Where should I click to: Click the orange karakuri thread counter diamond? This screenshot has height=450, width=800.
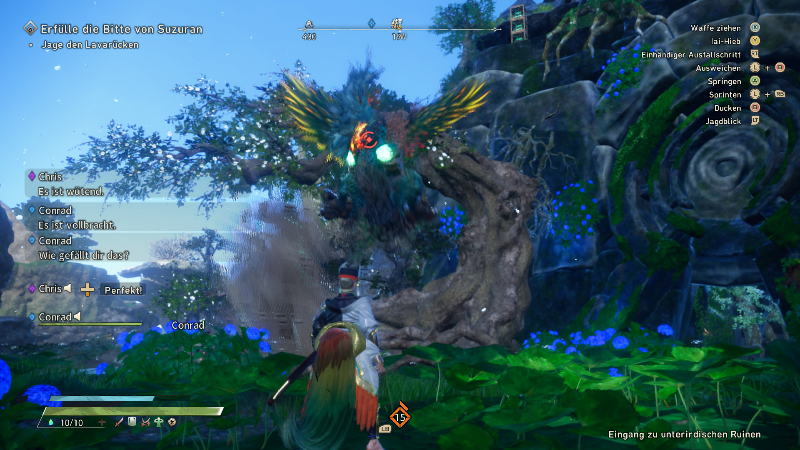[400, 416]
